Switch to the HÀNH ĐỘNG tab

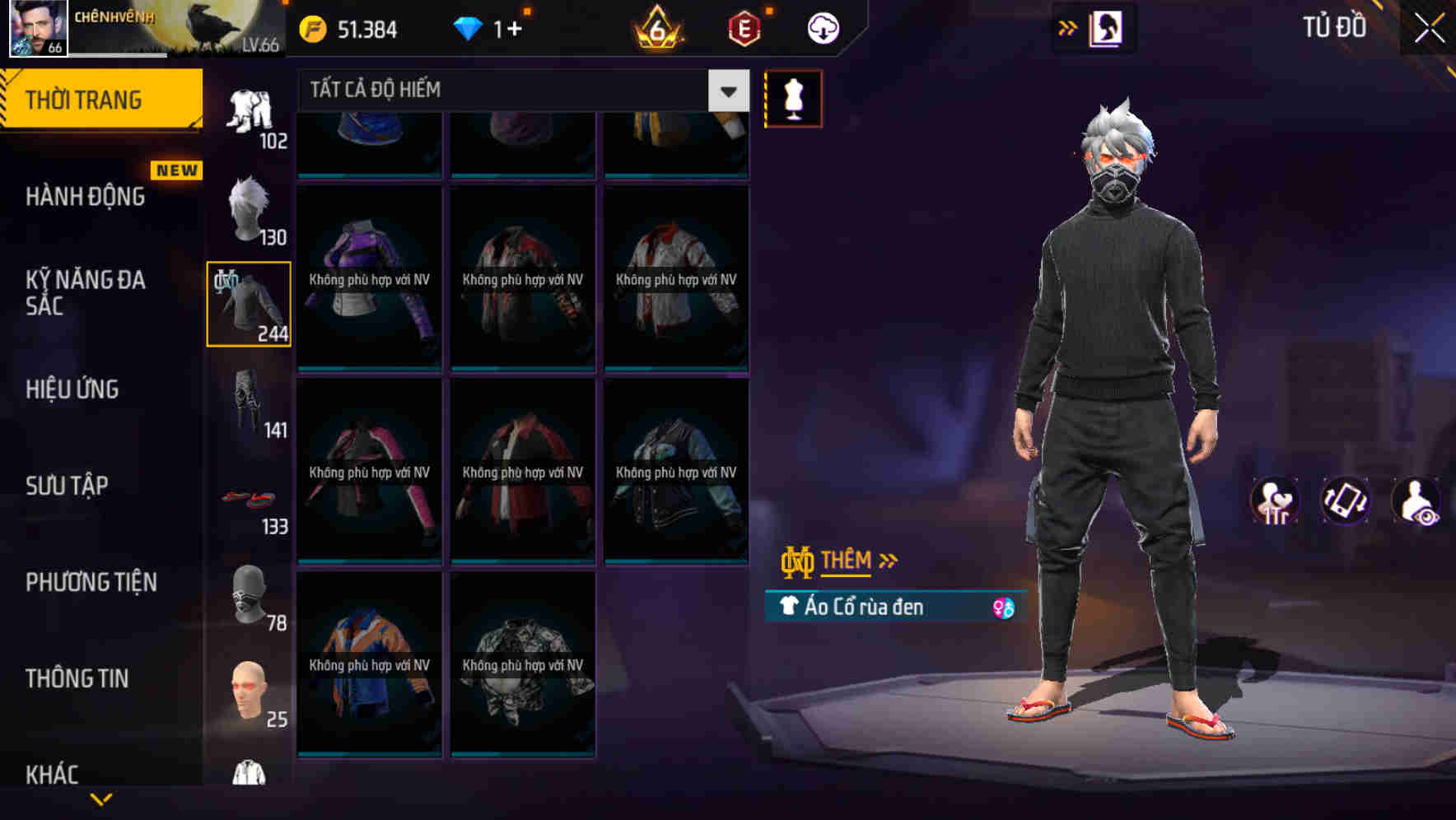[84, 197]
